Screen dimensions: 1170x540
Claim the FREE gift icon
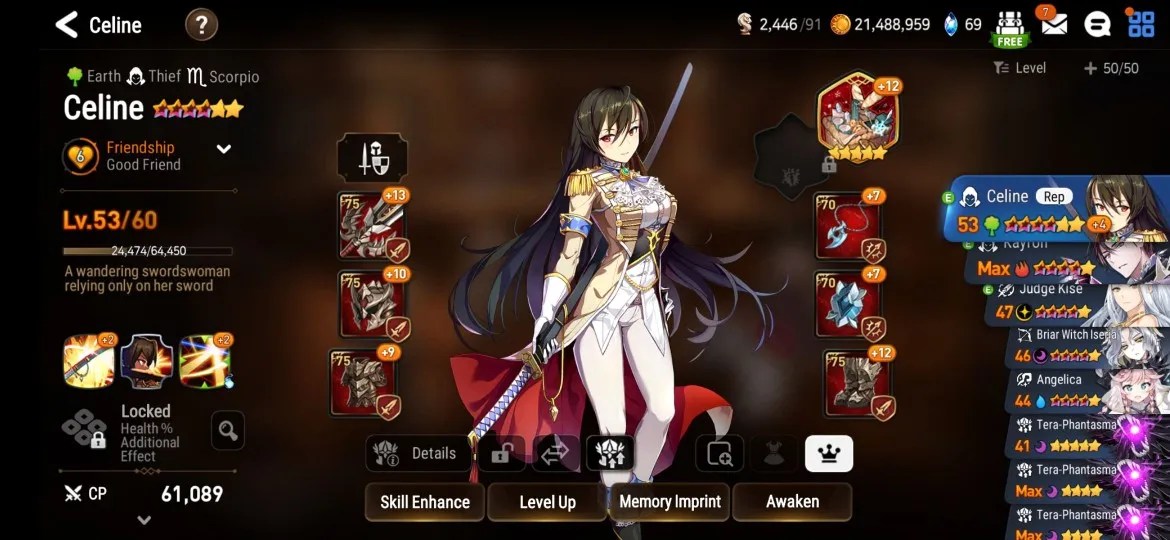click(1011, 28)
